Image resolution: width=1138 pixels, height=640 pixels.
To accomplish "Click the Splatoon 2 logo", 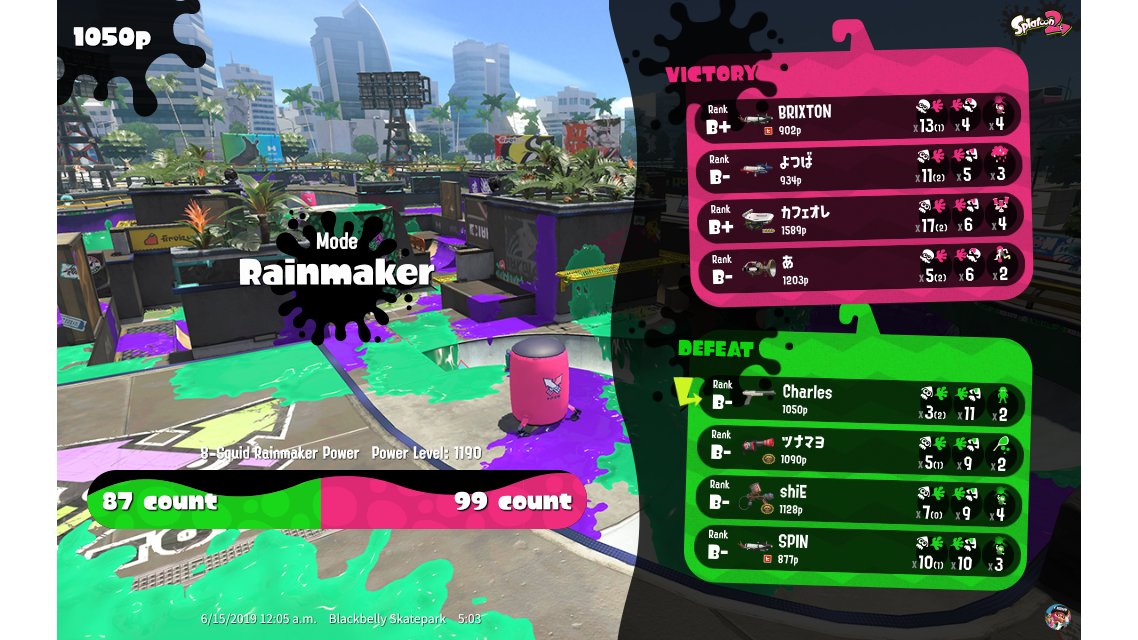I will (1041, 23).
